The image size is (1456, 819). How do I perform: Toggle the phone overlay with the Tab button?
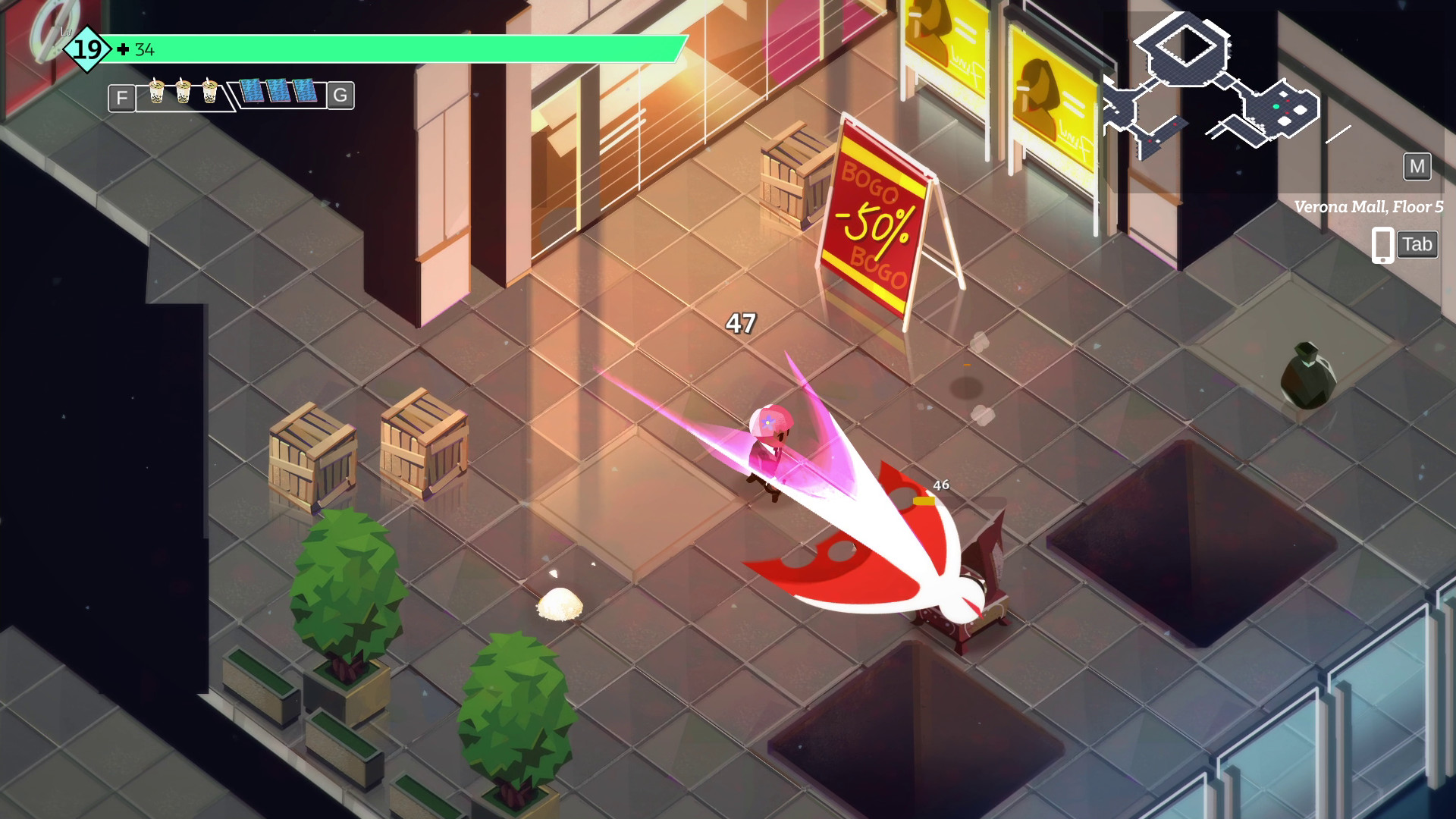coord(1417,244)
